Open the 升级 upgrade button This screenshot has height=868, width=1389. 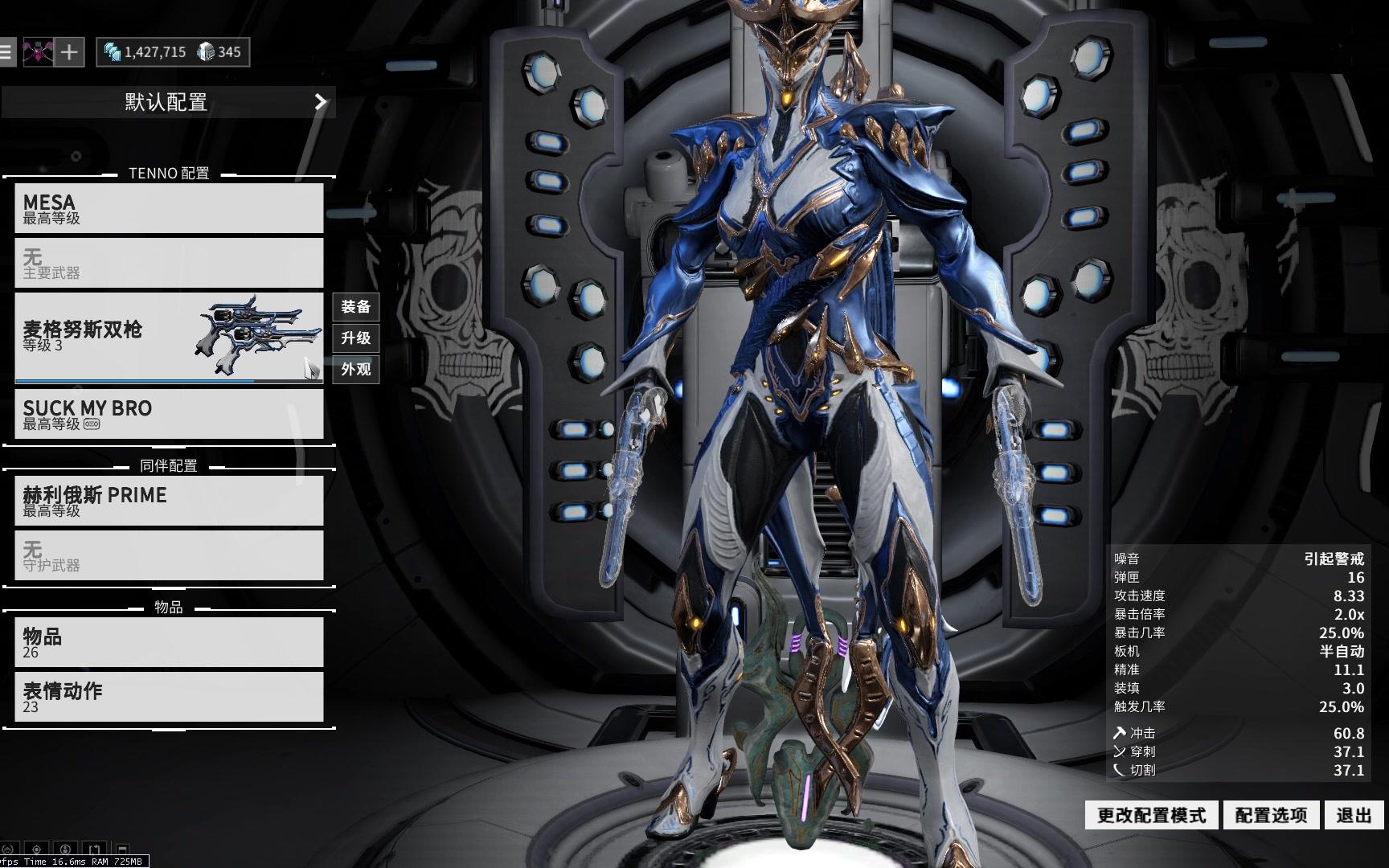355,338
